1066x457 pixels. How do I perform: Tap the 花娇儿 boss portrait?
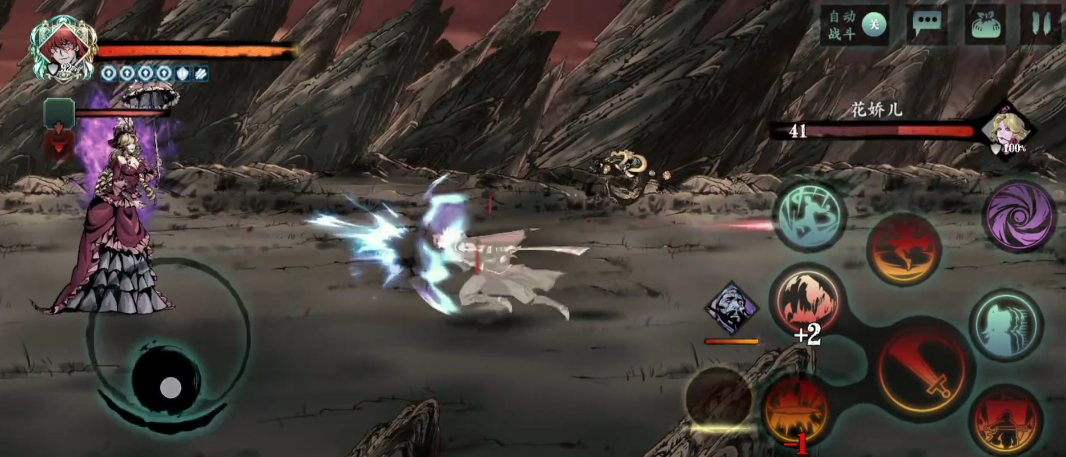click(x=1005, y=132)
